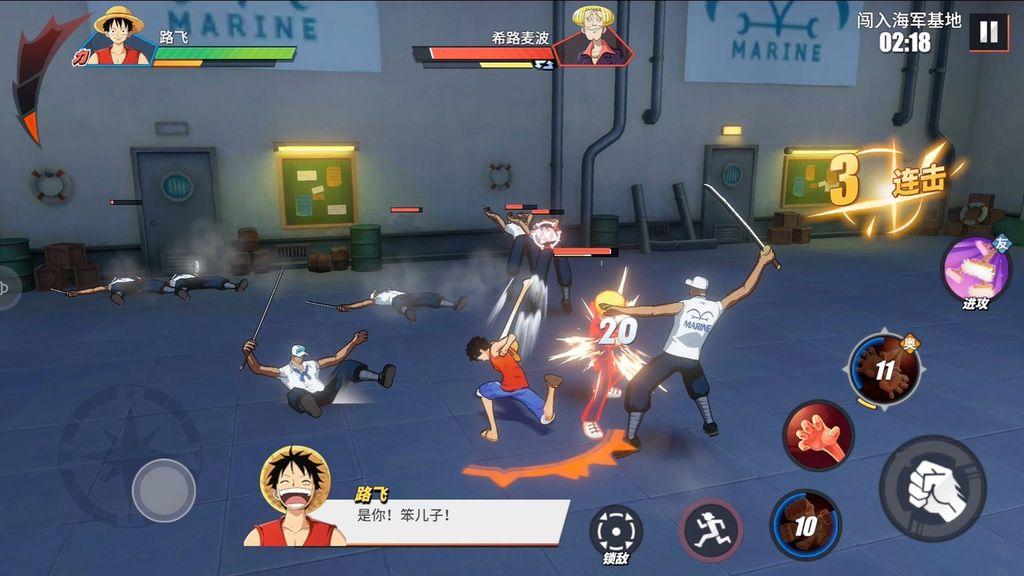Activate the running-figure dash button
The image size is (1024, 576).
click(711, 529)
